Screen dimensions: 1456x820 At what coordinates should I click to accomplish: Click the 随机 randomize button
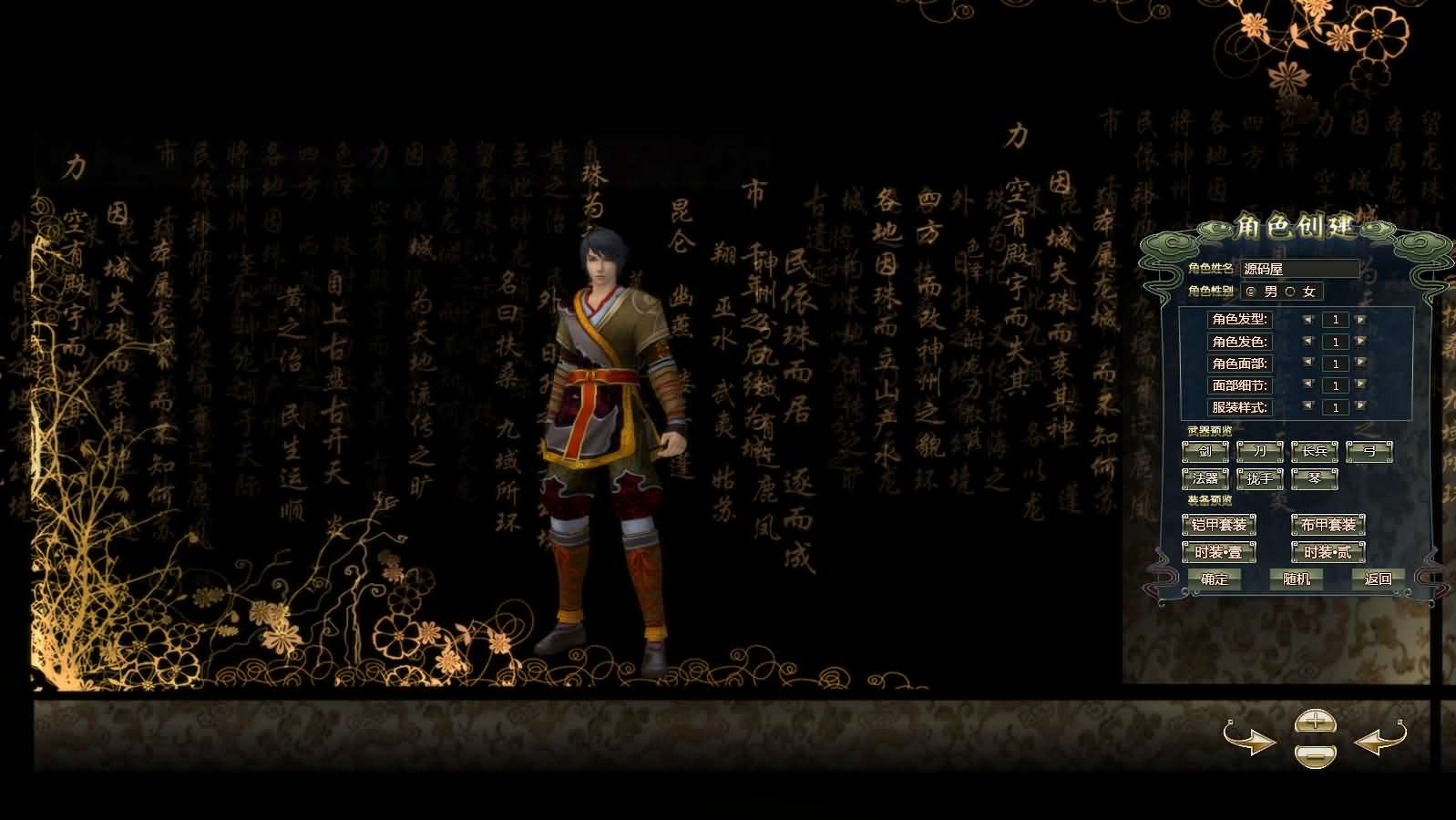(1297, 579)
